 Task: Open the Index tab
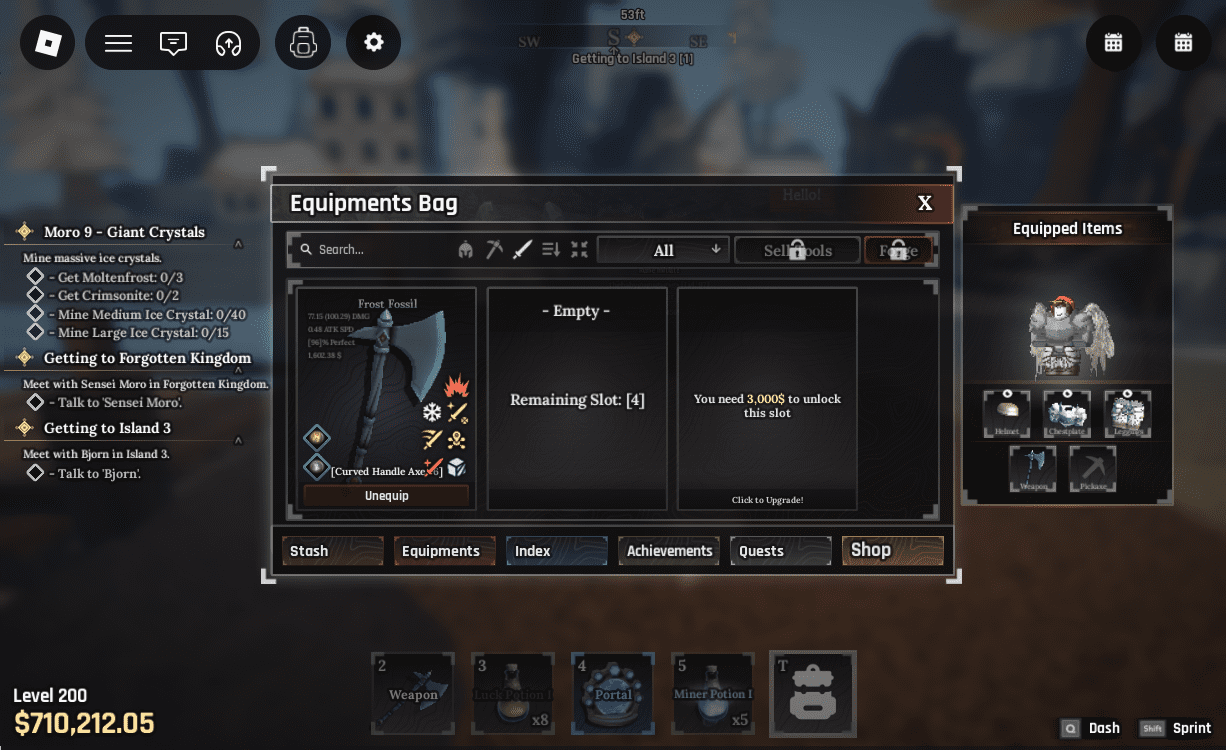pyautogui.click(x=556, y=551)
